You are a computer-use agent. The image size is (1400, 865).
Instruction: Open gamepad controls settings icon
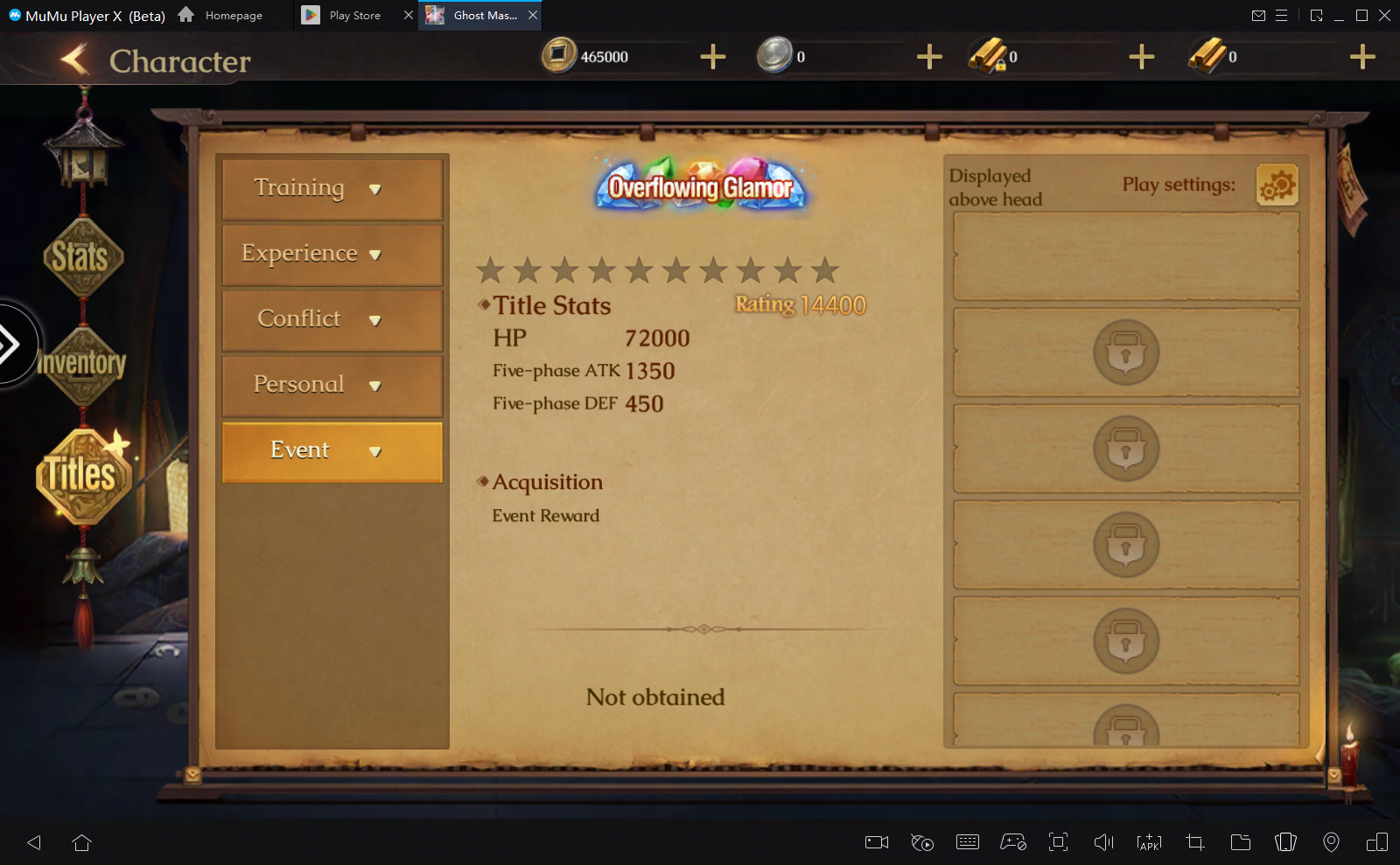pos(1013,842)
